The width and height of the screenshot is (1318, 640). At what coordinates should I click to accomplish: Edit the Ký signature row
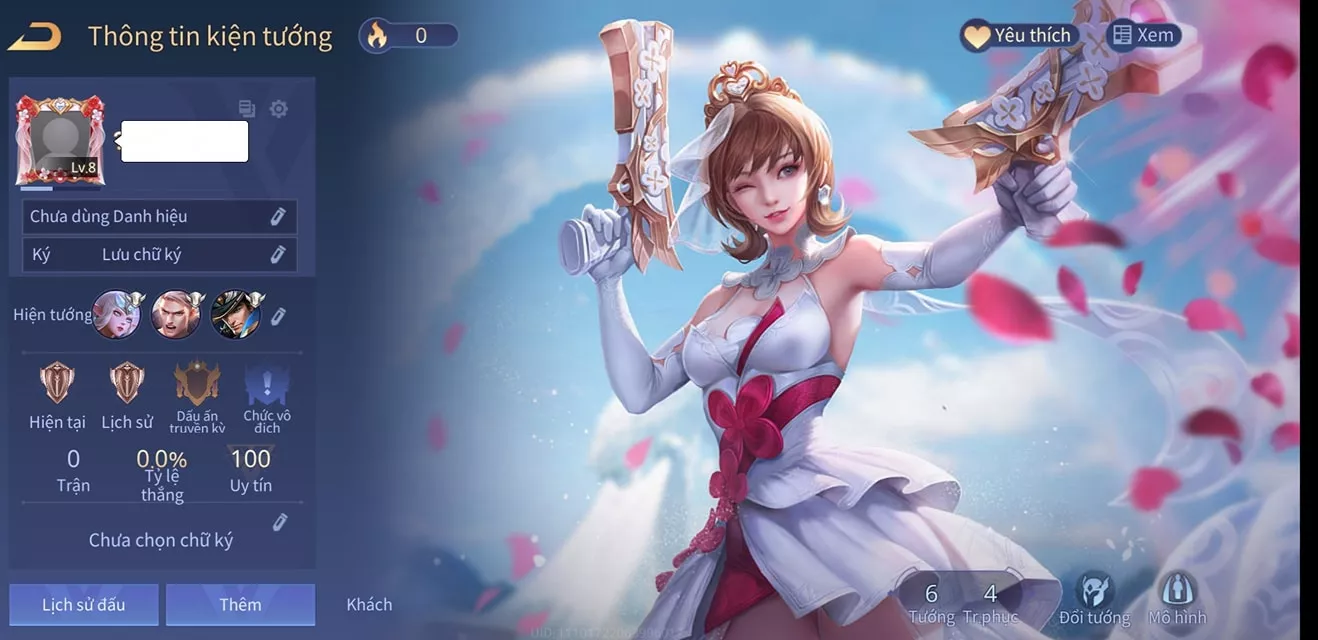278,255
